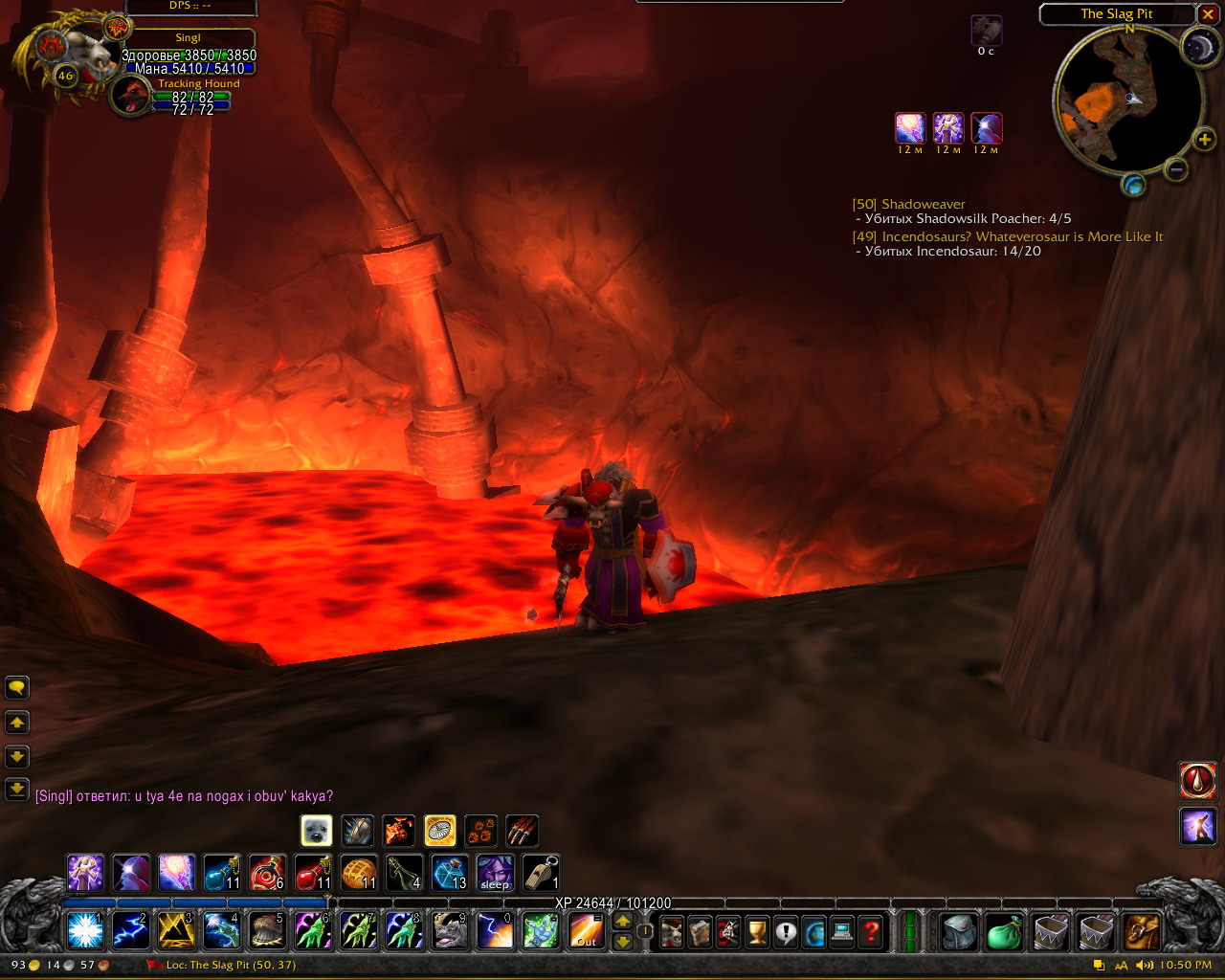Activate the ability labeled sleep
Screen dimensions: 1225x980
click(495, 873)
